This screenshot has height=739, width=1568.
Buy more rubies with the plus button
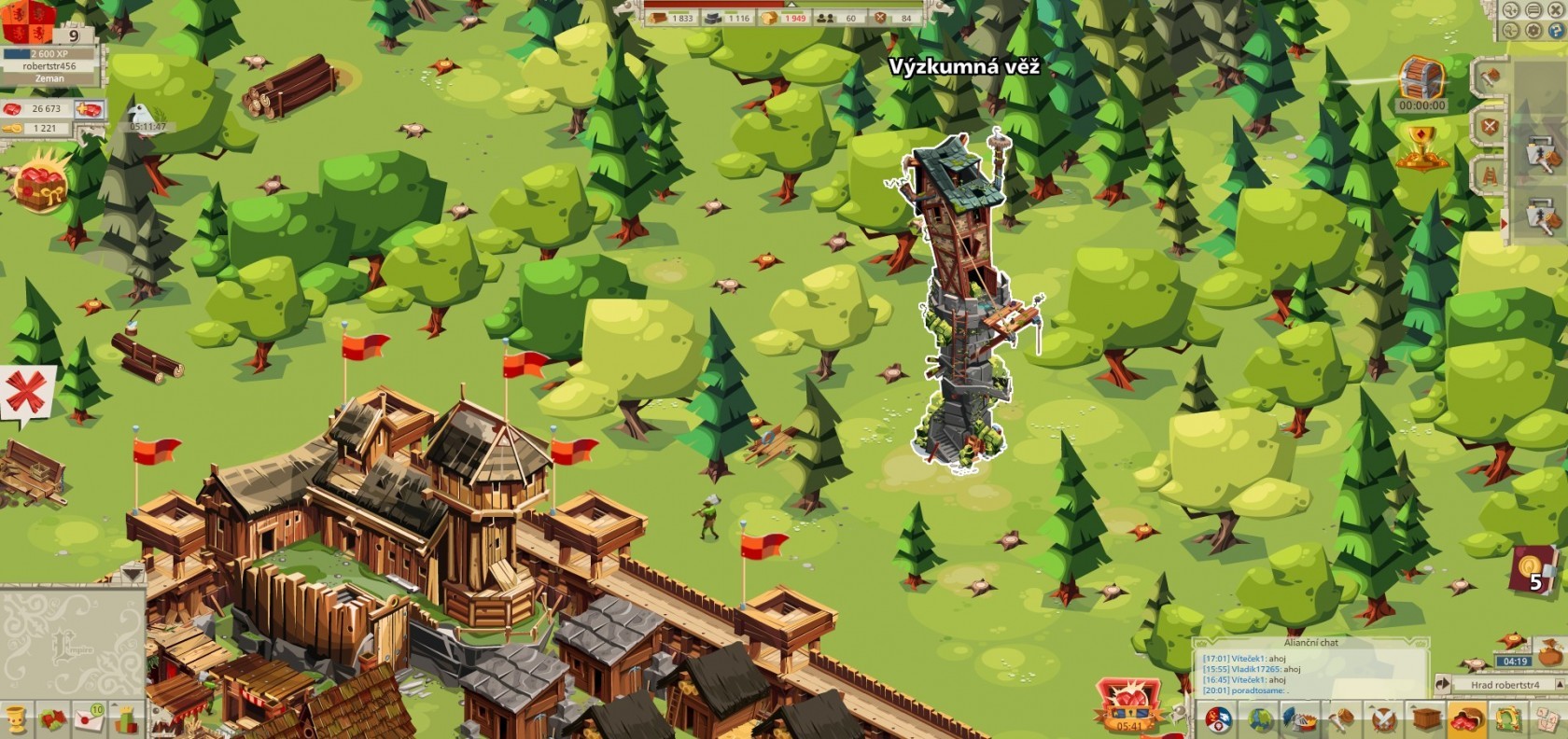[91, 109]
